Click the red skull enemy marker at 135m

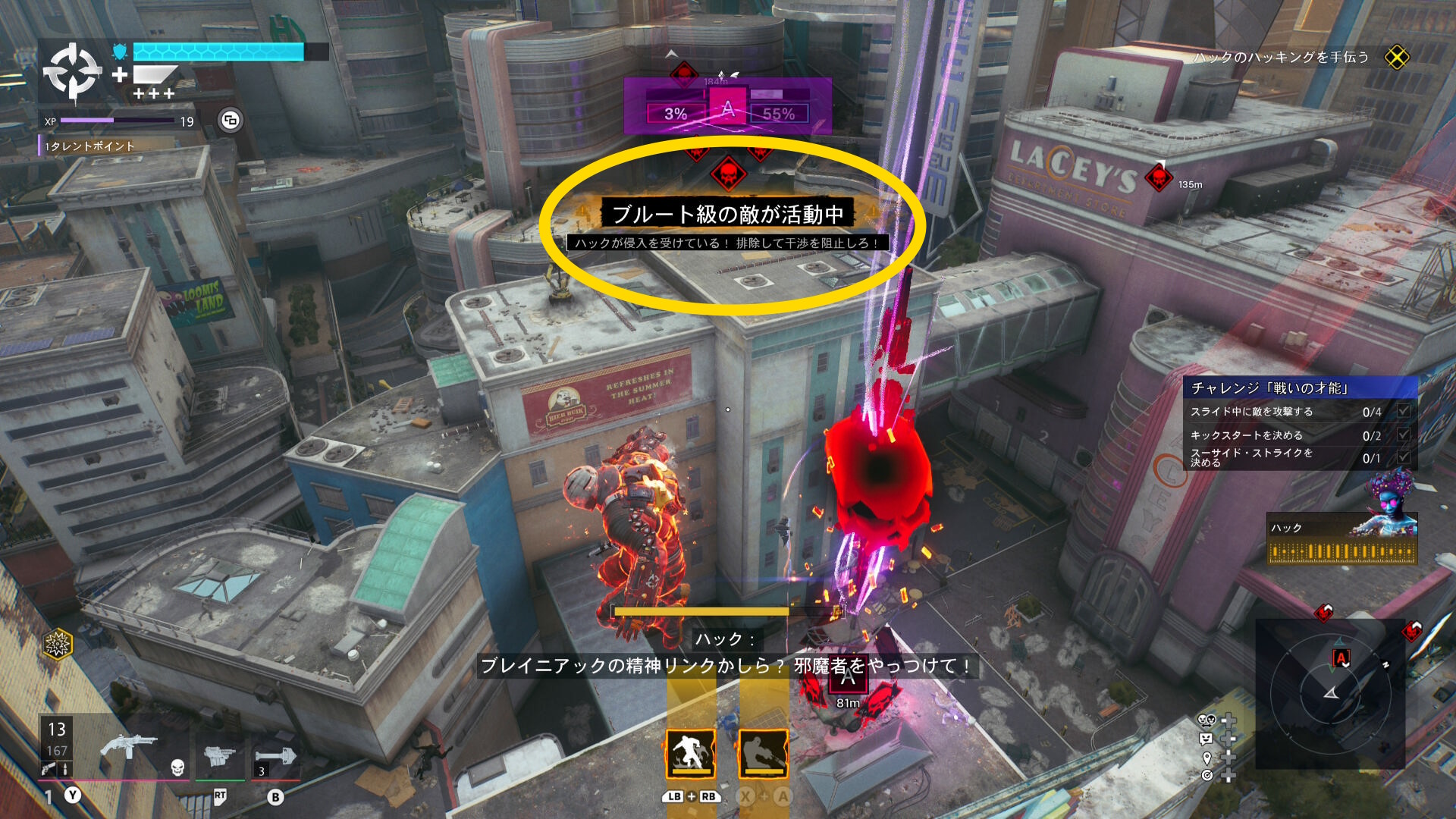coord(1158,177)
